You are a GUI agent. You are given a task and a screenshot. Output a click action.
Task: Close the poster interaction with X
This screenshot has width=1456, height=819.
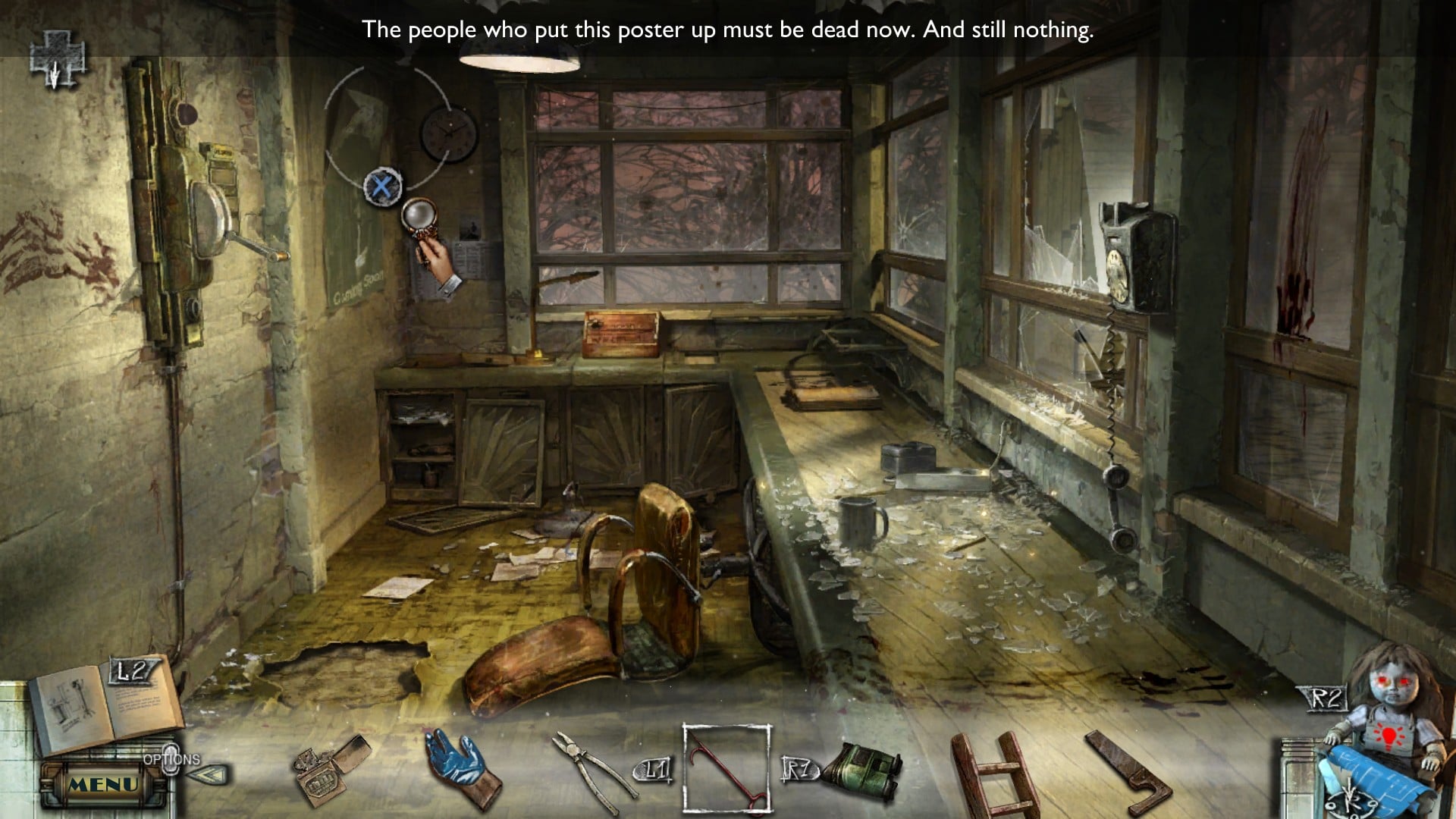coord(383,187)
